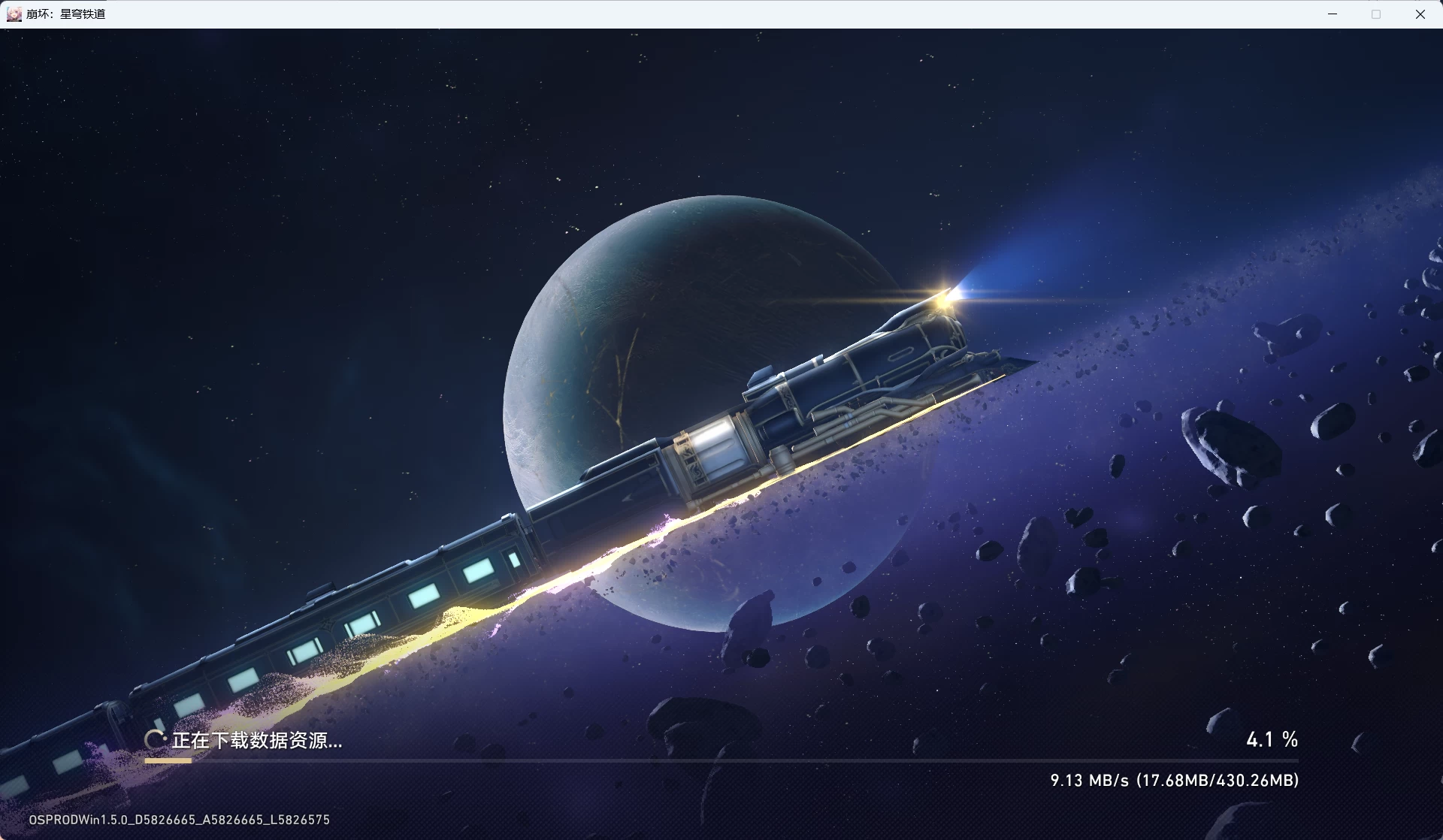Click the version string OSPRODWin1.5.0 at bottom left
1443x840 pixels.
180,819
